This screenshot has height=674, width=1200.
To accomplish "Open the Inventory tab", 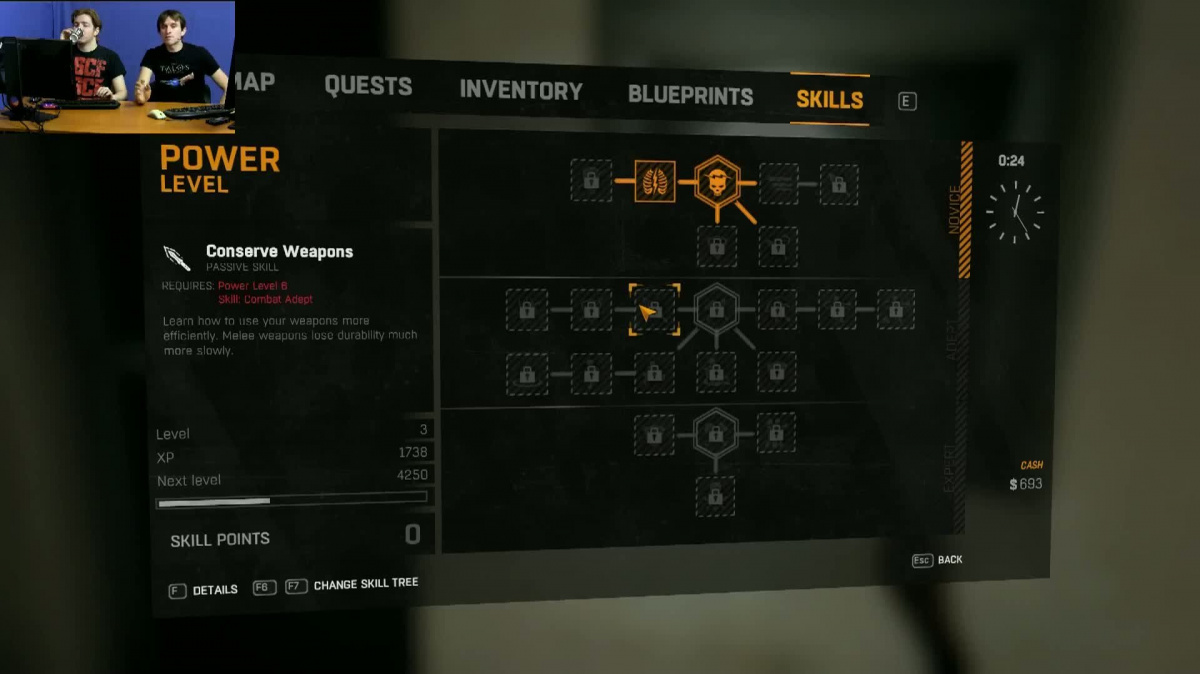I will coord(520,91).
